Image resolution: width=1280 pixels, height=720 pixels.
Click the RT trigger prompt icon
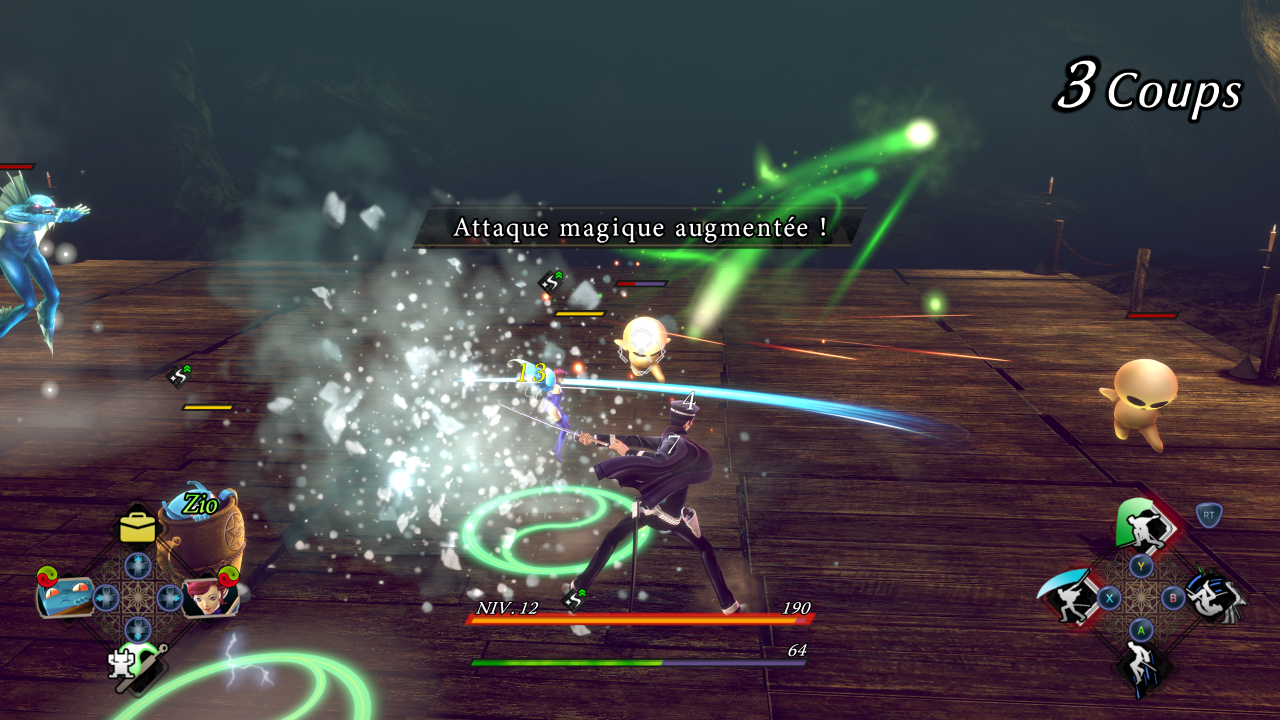tap(1210, 515)
